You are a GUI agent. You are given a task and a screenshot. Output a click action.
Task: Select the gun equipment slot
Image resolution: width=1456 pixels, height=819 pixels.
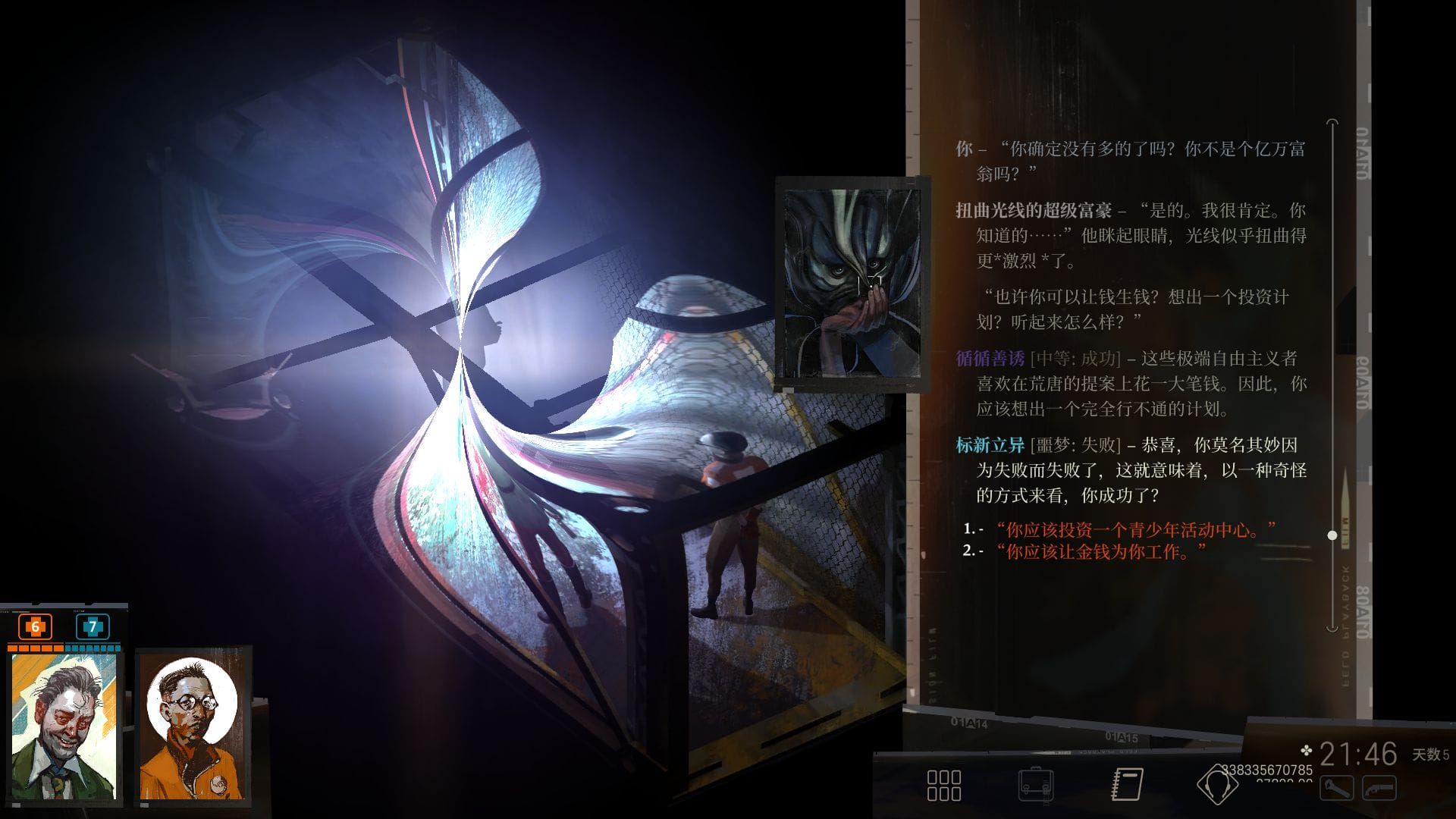(x=1379, y=789)
